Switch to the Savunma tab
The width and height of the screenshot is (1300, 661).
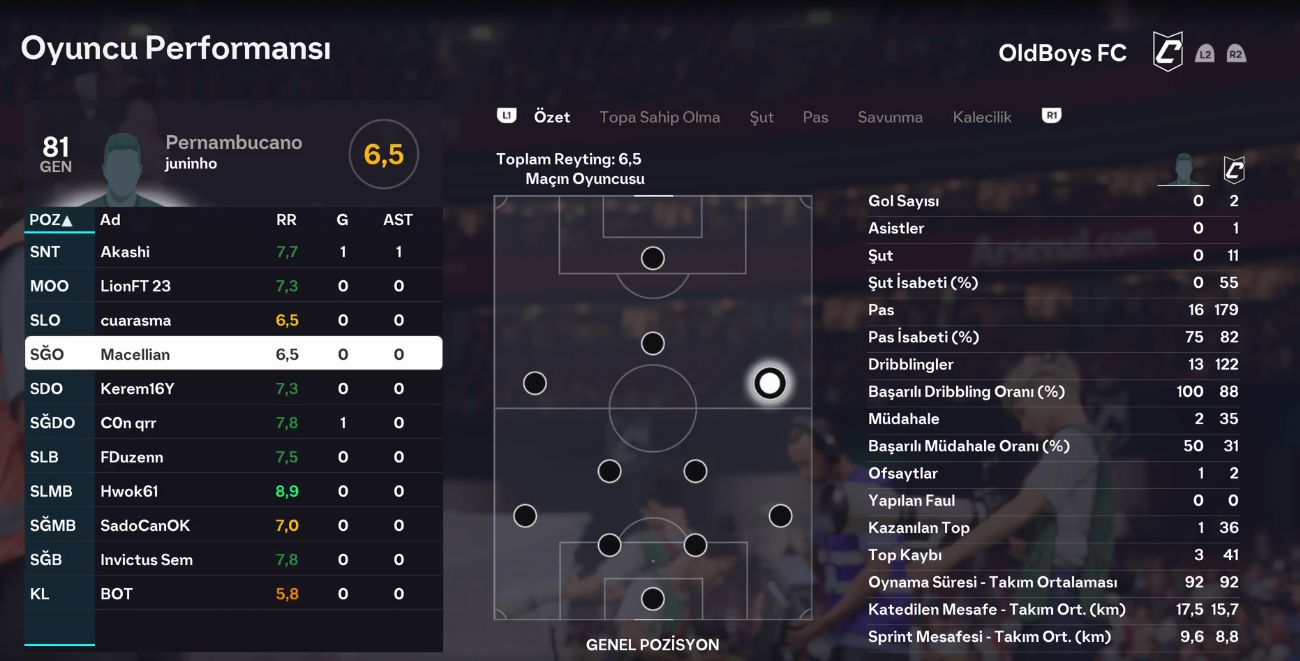pyautogui.click(x=889, y=117)
